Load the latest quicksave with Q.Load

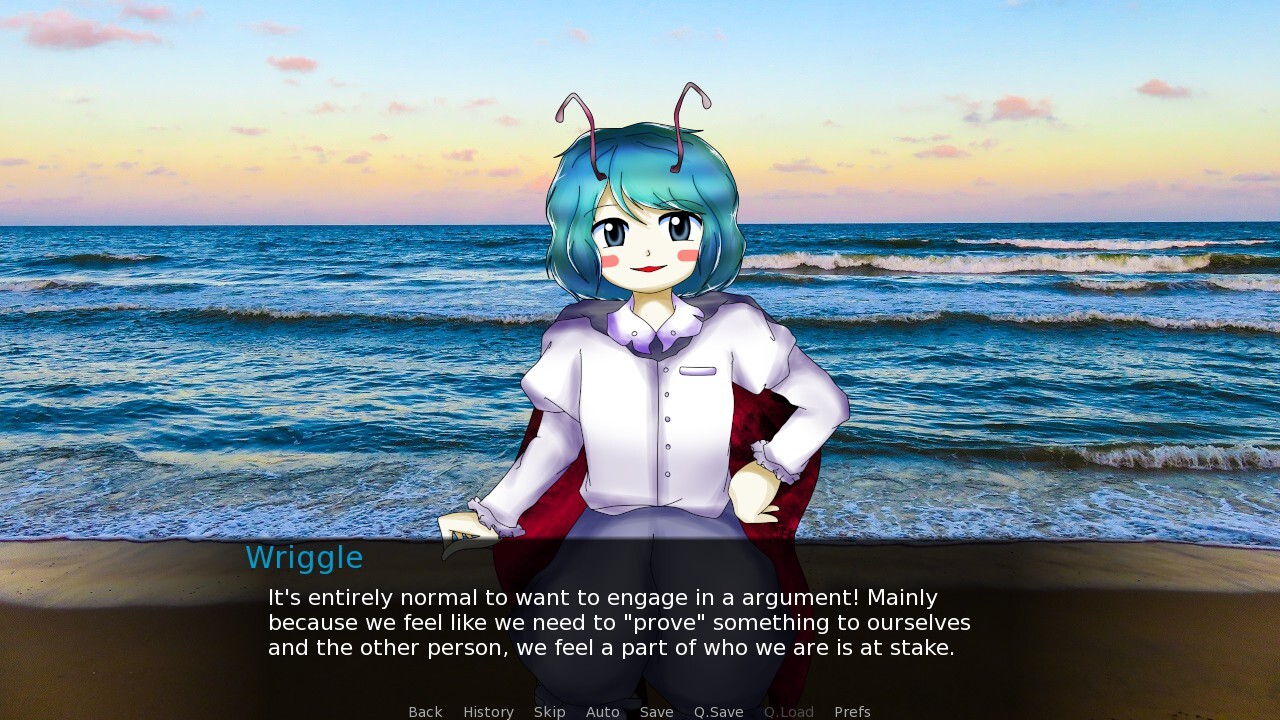(x=788, y=711)
